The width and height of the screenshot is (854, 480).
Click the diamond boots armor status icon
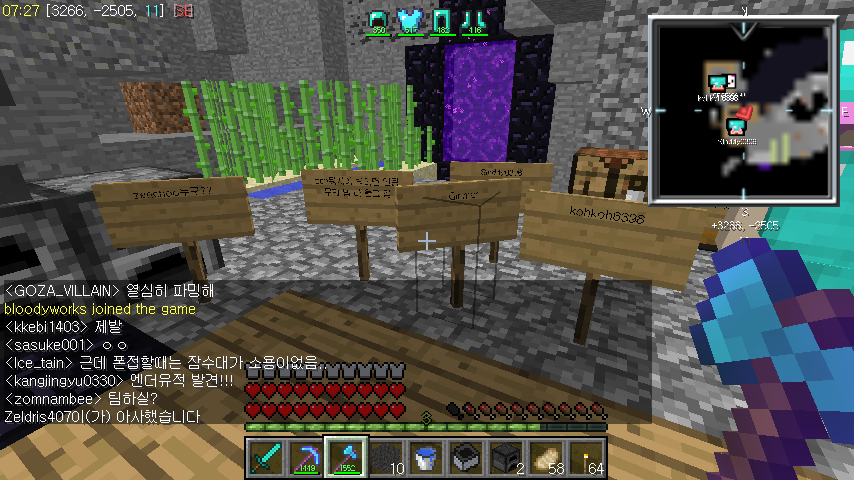(x=474, y=20)
